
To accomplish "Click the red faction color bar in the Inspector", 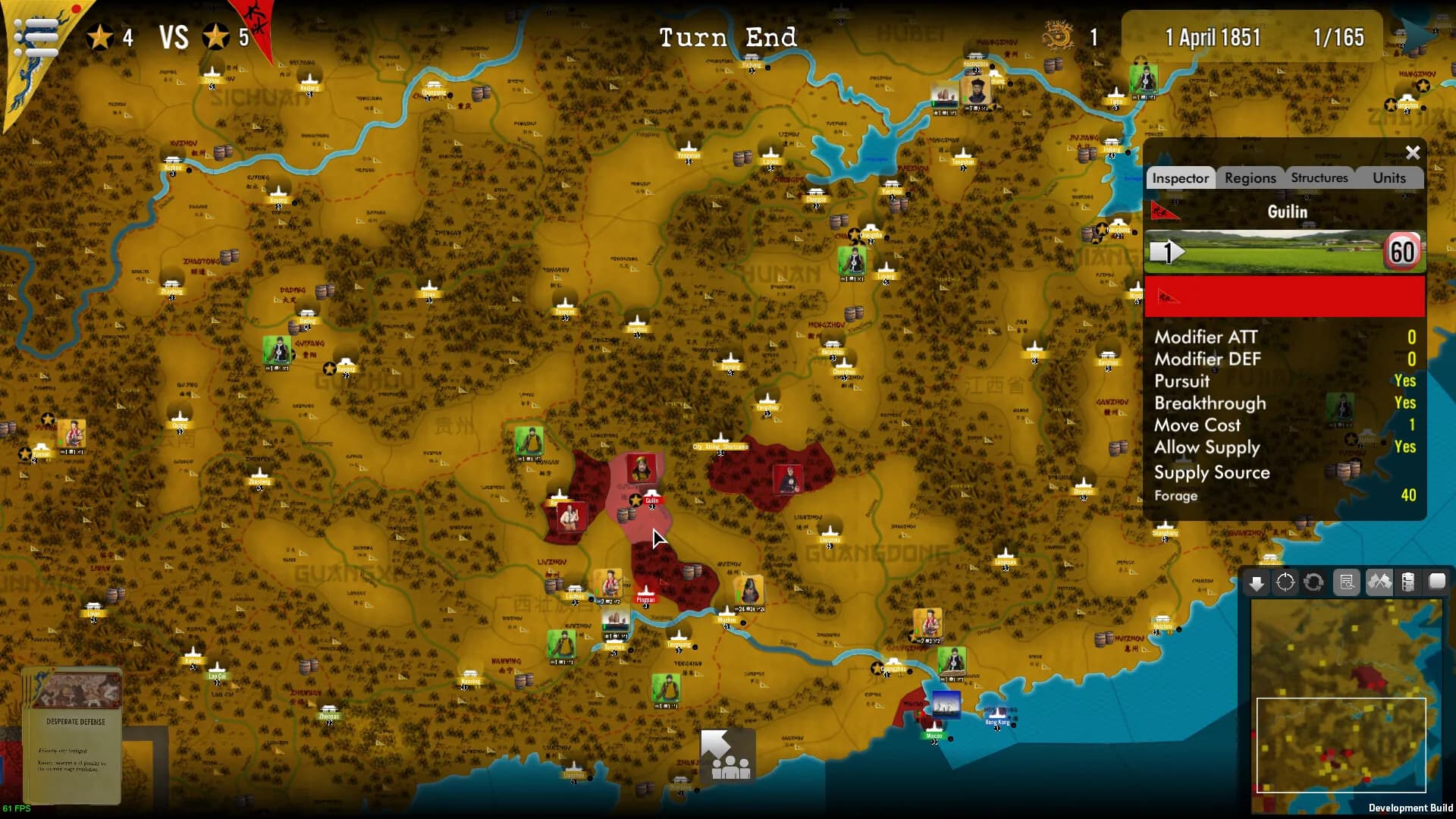I will pyautogui.click(x=1284, y=297).
